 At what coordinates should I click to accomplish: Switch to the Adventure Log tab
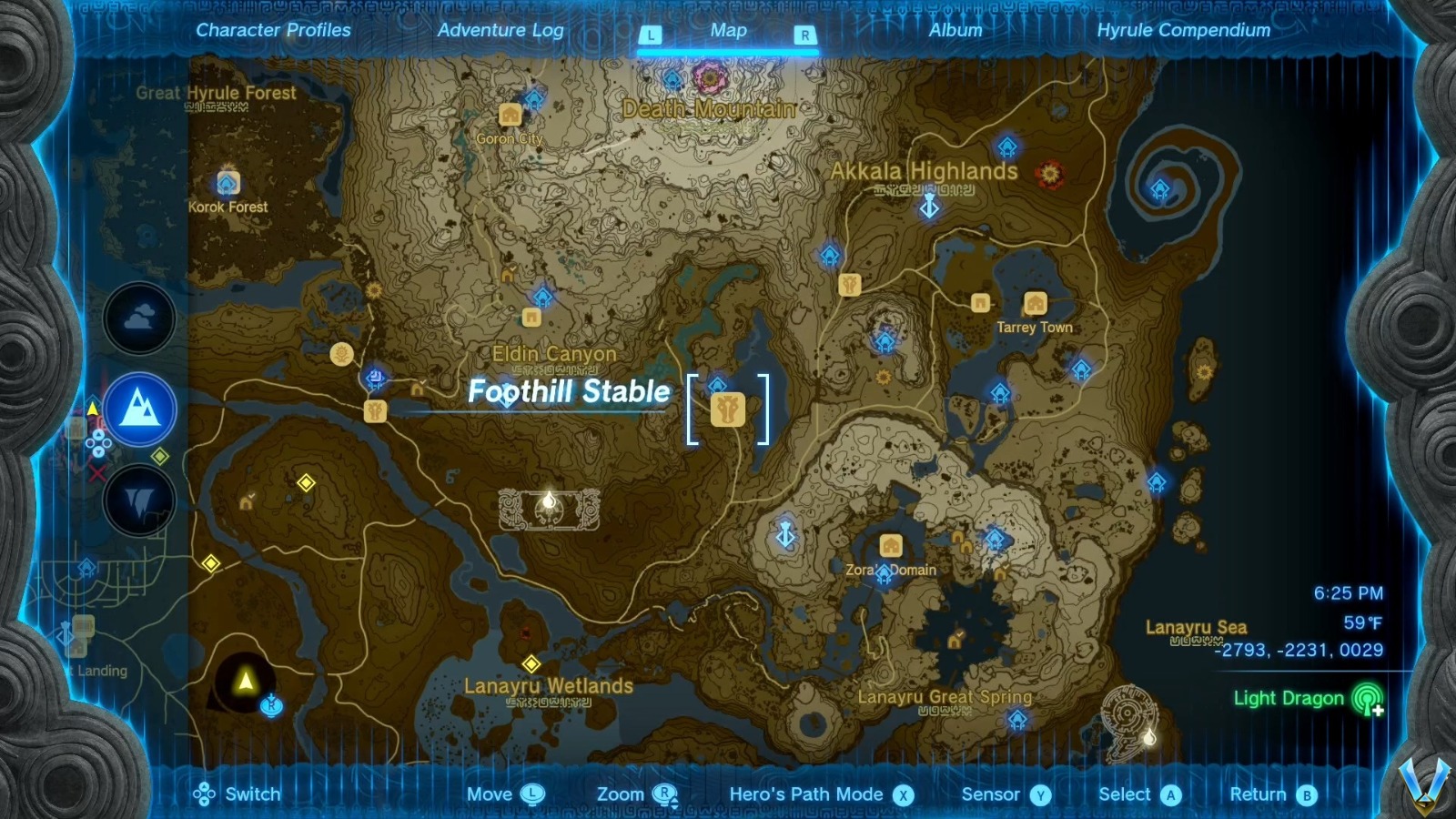point(501,30)
